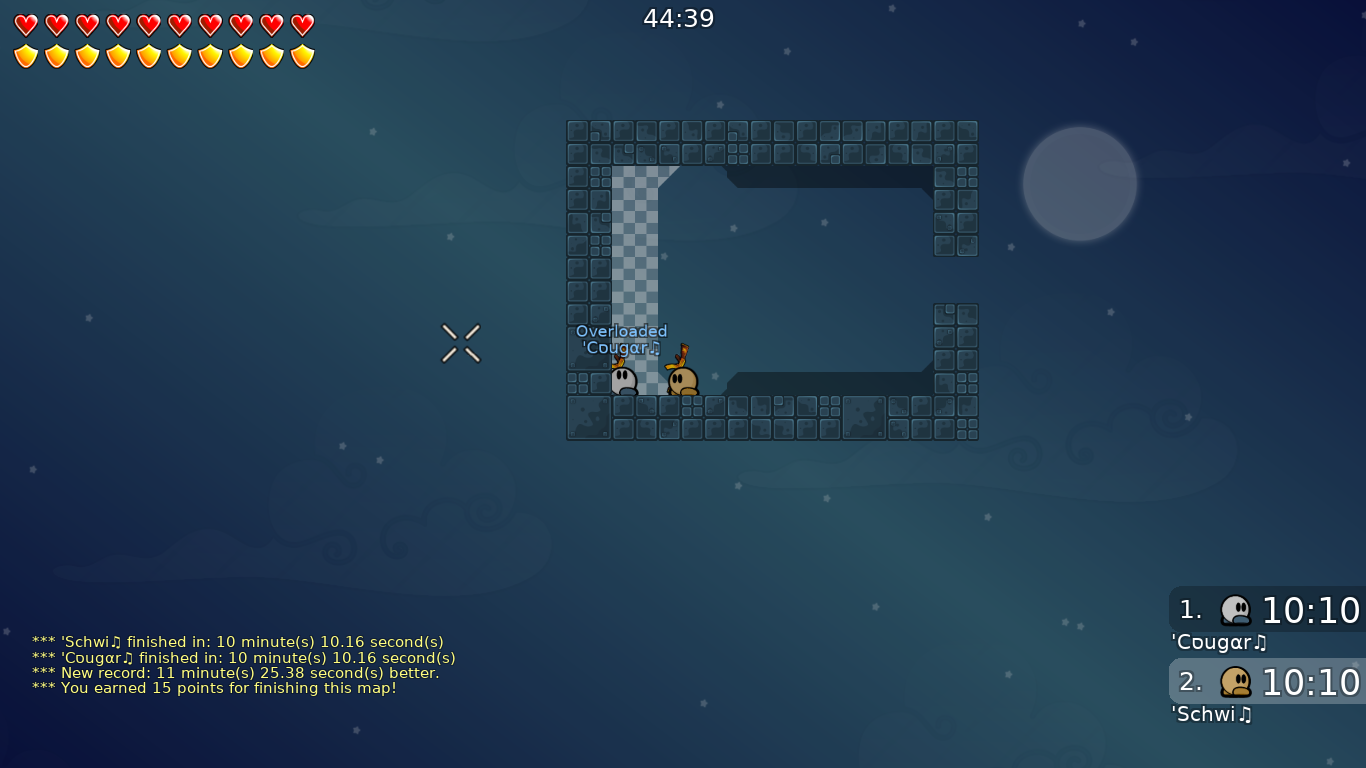Click the full moon in the background
1366x768 pixels.
[x=1079, y=184]
